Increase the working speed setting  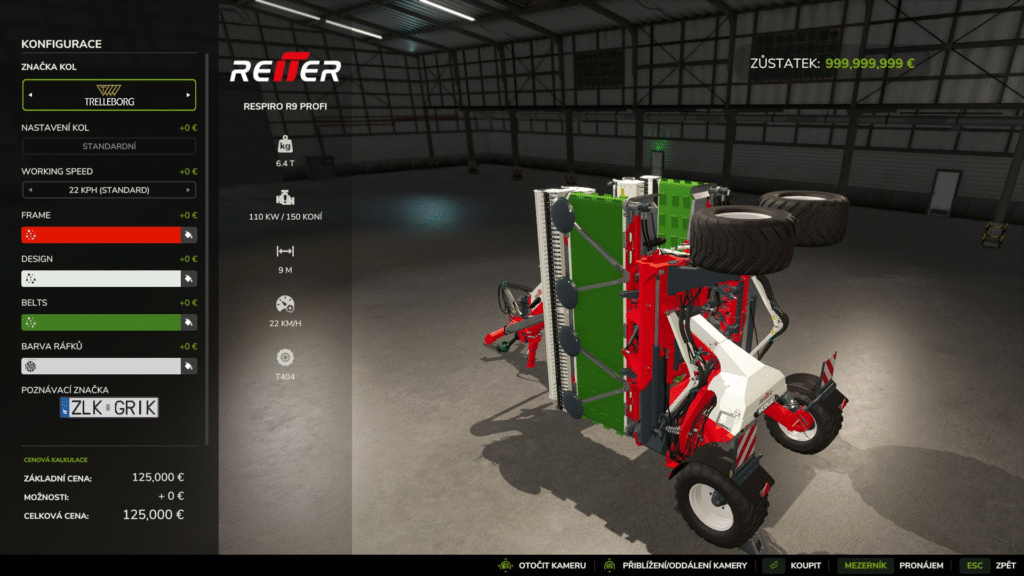click(x=188, y=190)
